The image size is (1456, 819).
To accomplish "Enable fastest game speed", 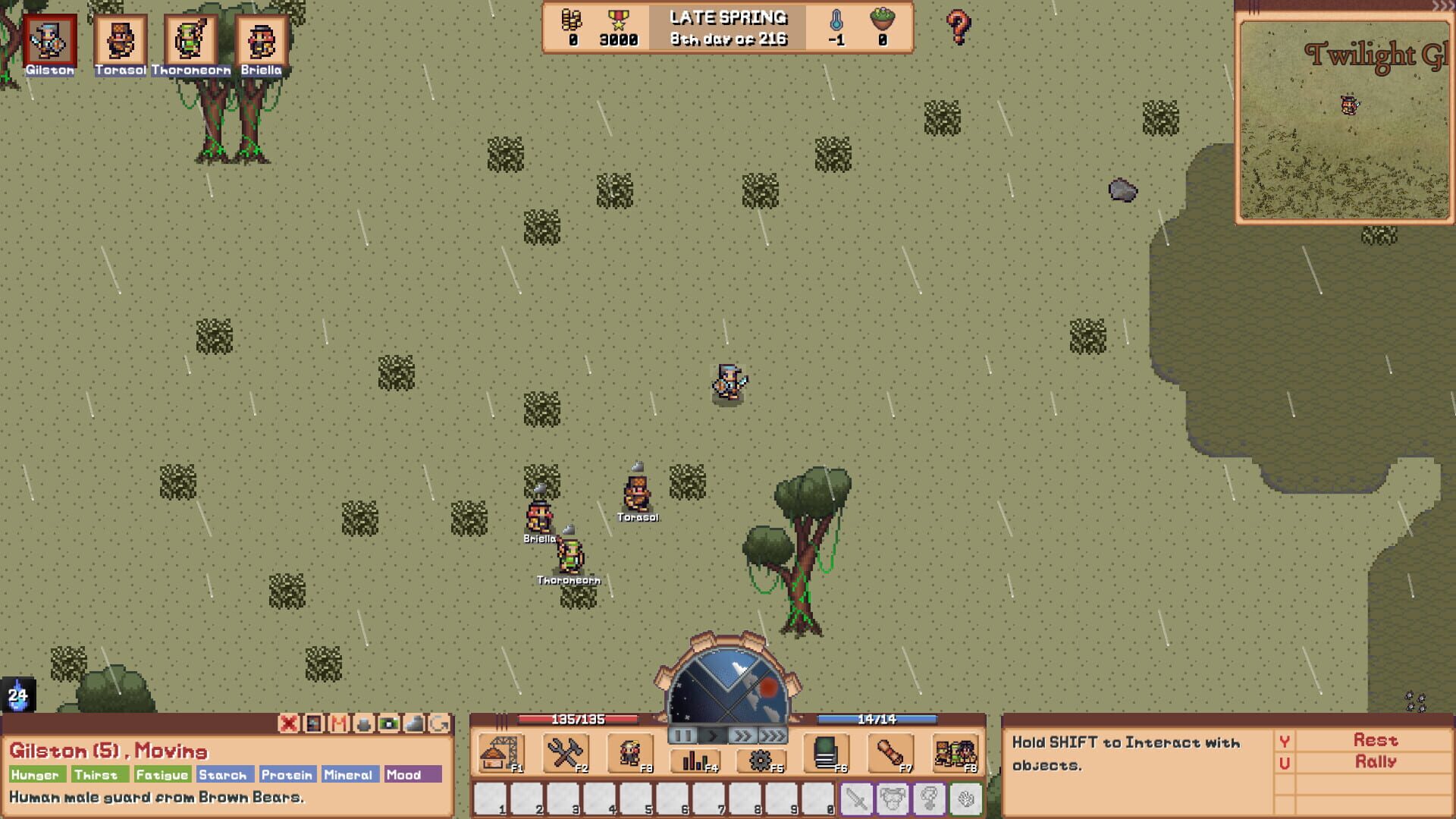I will [773, 735].
